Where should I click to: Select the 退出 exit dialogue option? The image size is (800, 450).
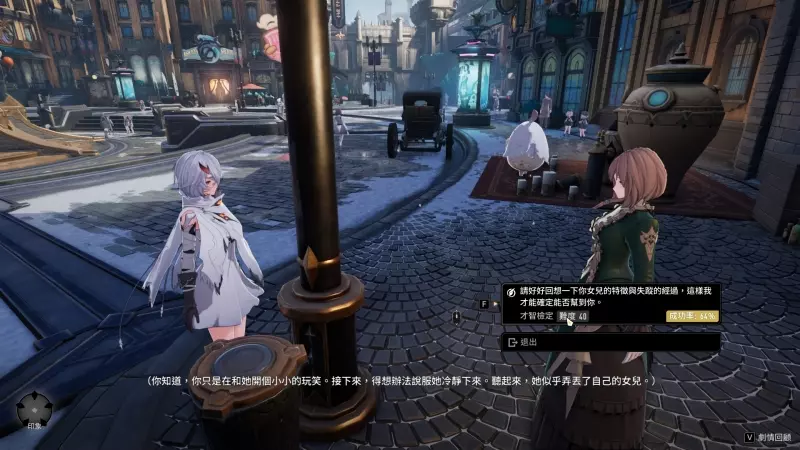[x=610, y=342]
